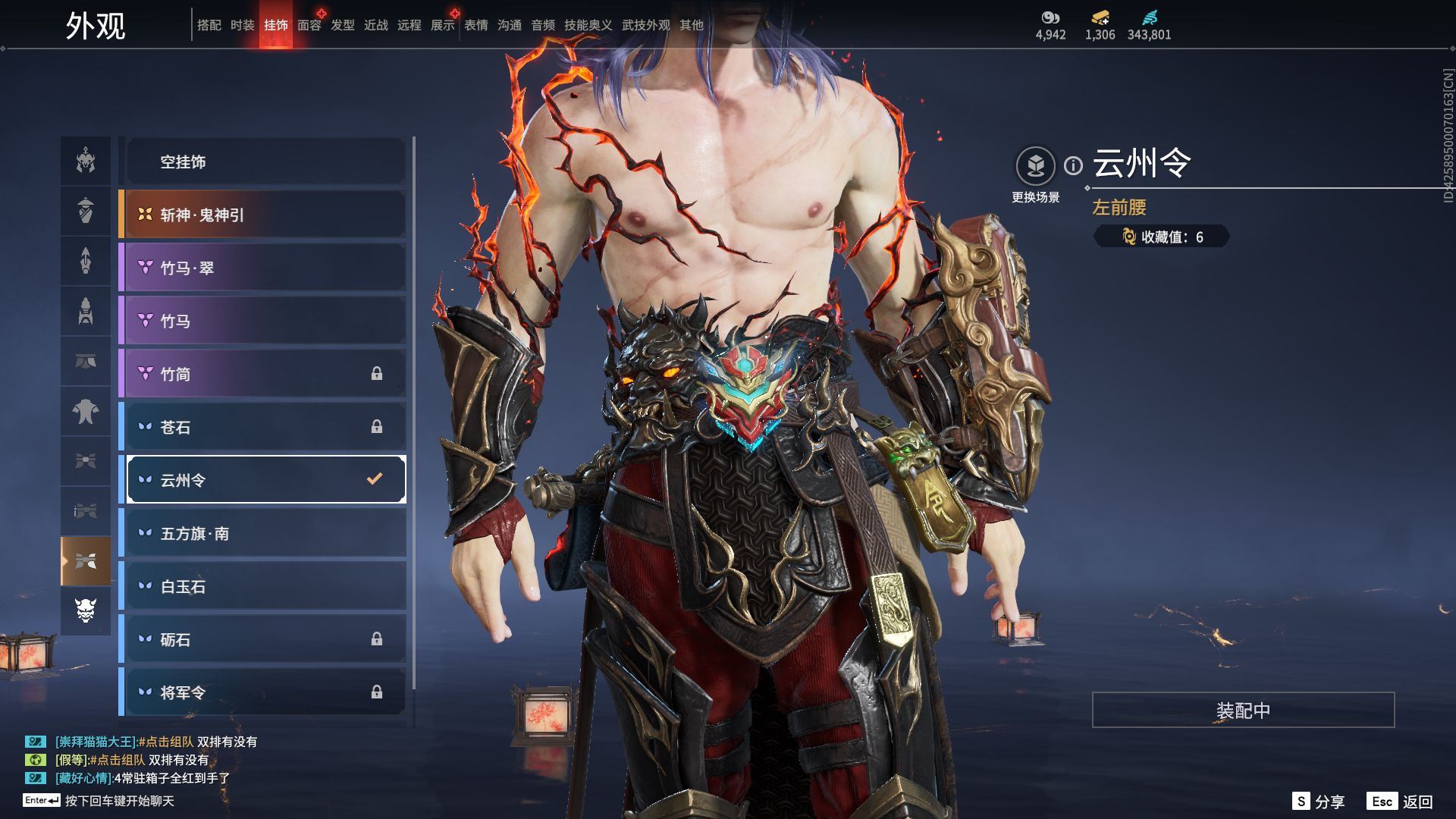1456x819 pixels.
Task: Open the 其他 tab
Action: coord(692,25)
